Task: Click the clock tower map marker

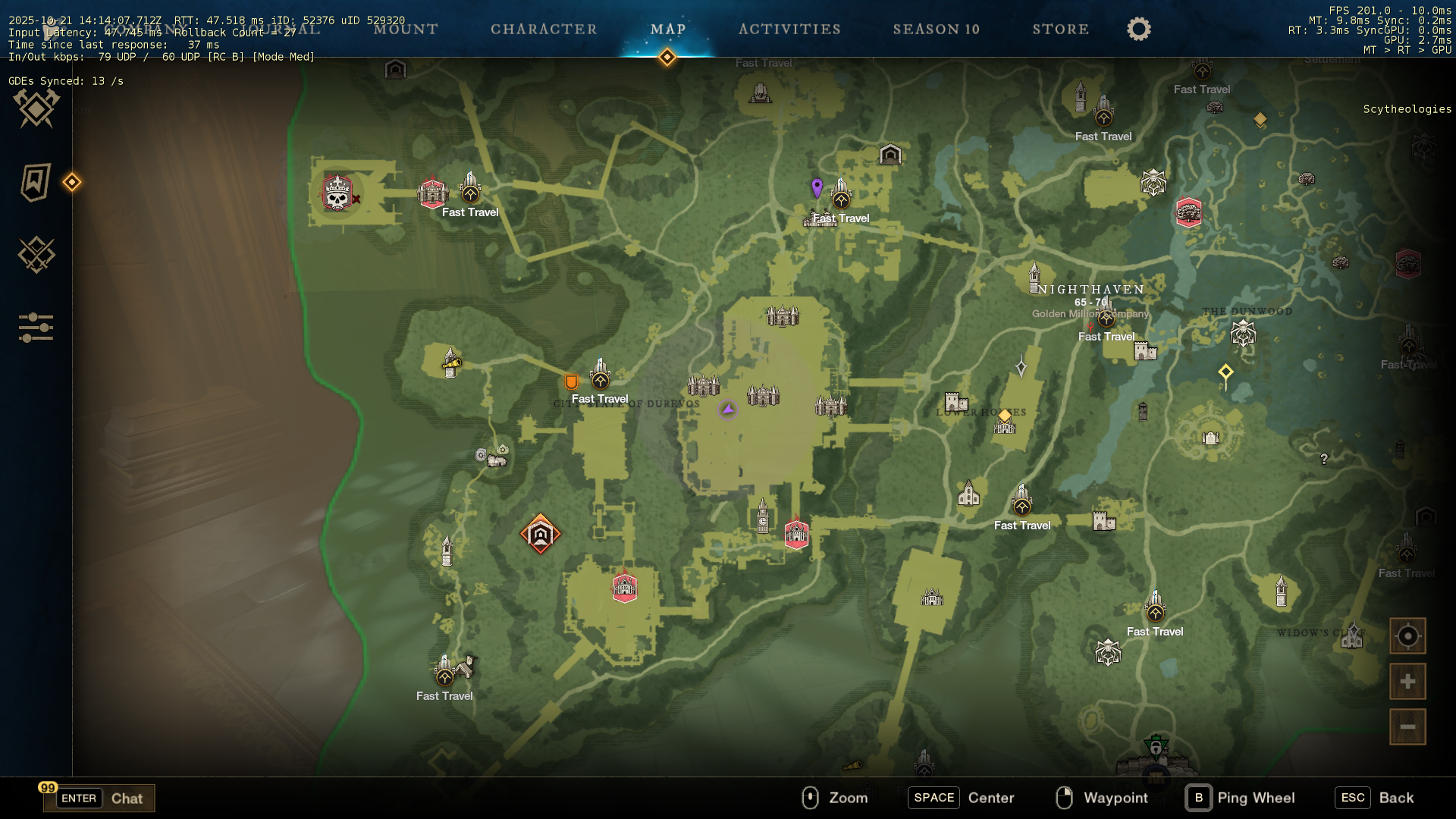Action: pos(763,516)
